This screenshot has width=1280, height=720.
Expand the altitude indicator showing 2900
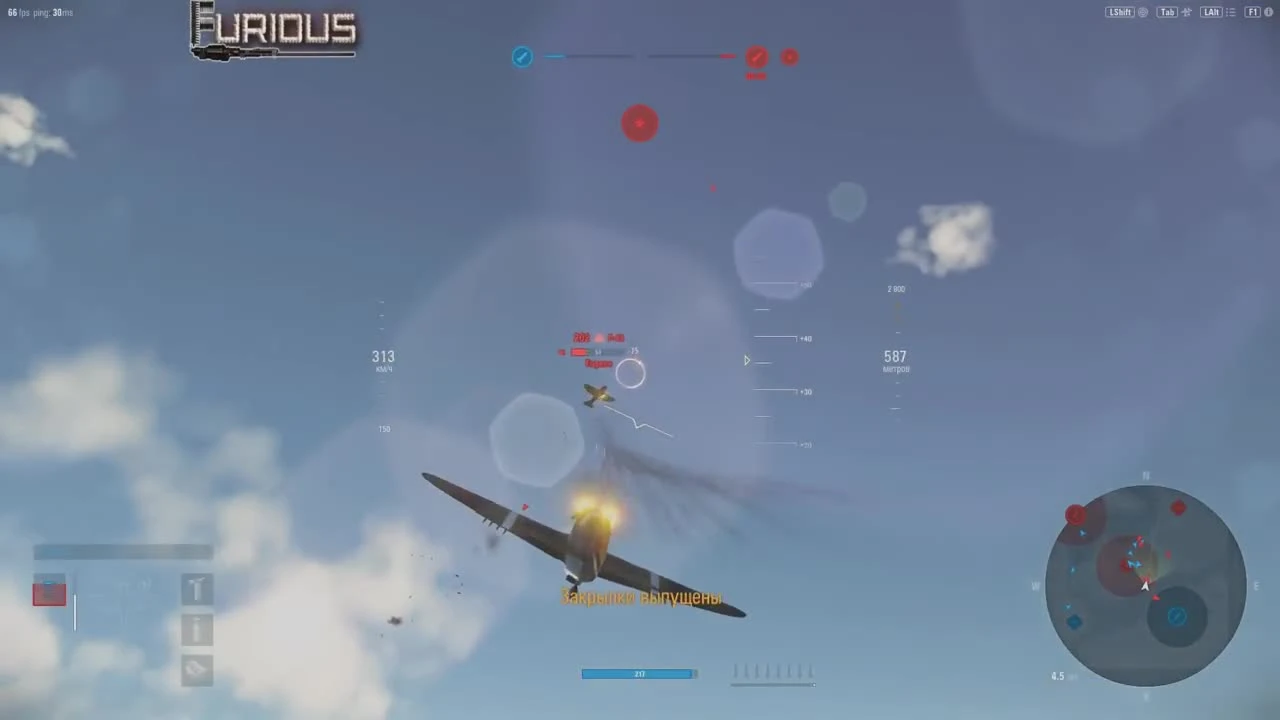[896, 289]
